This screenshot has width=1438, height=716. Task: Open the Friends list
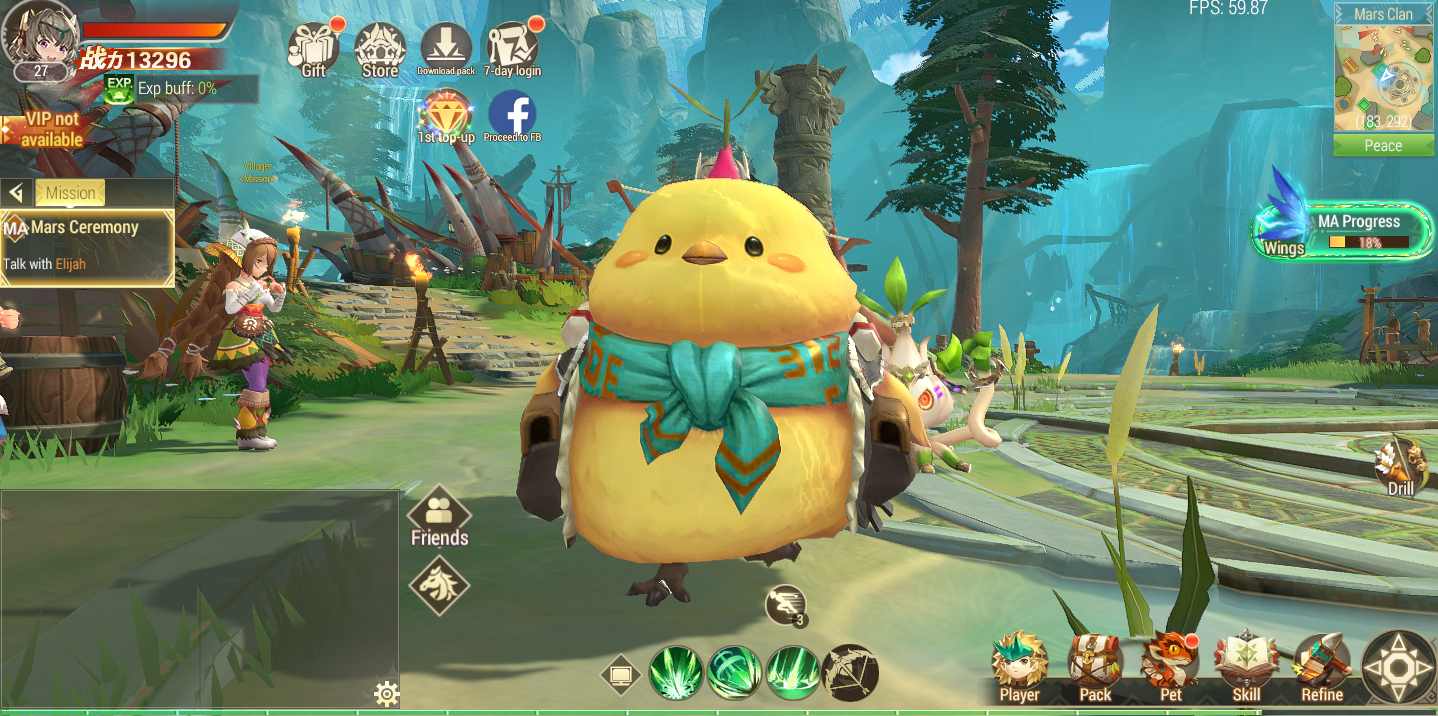(439, 517)
